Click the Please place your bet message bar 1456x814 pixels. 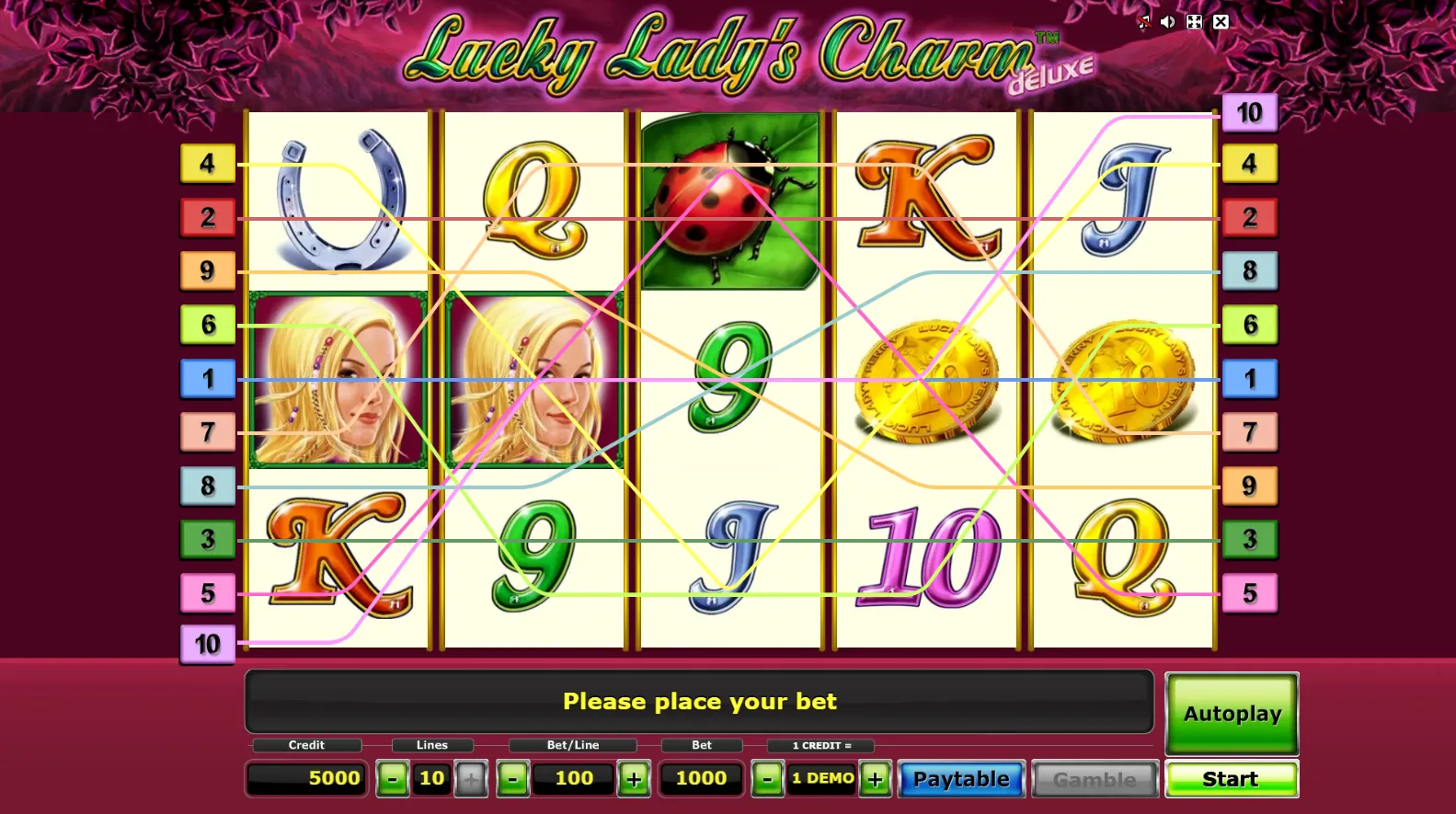700,701
